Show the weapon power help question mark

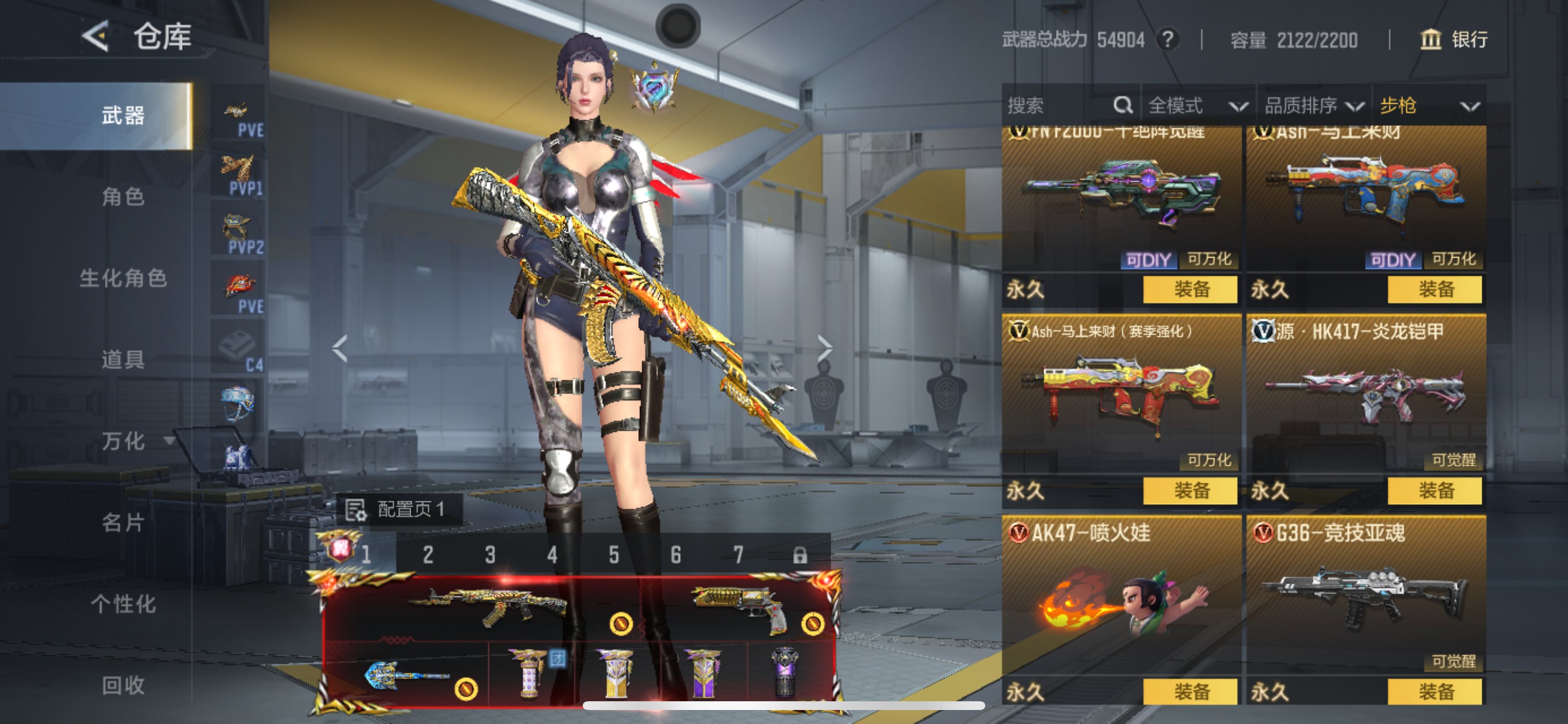point(1167,40)
